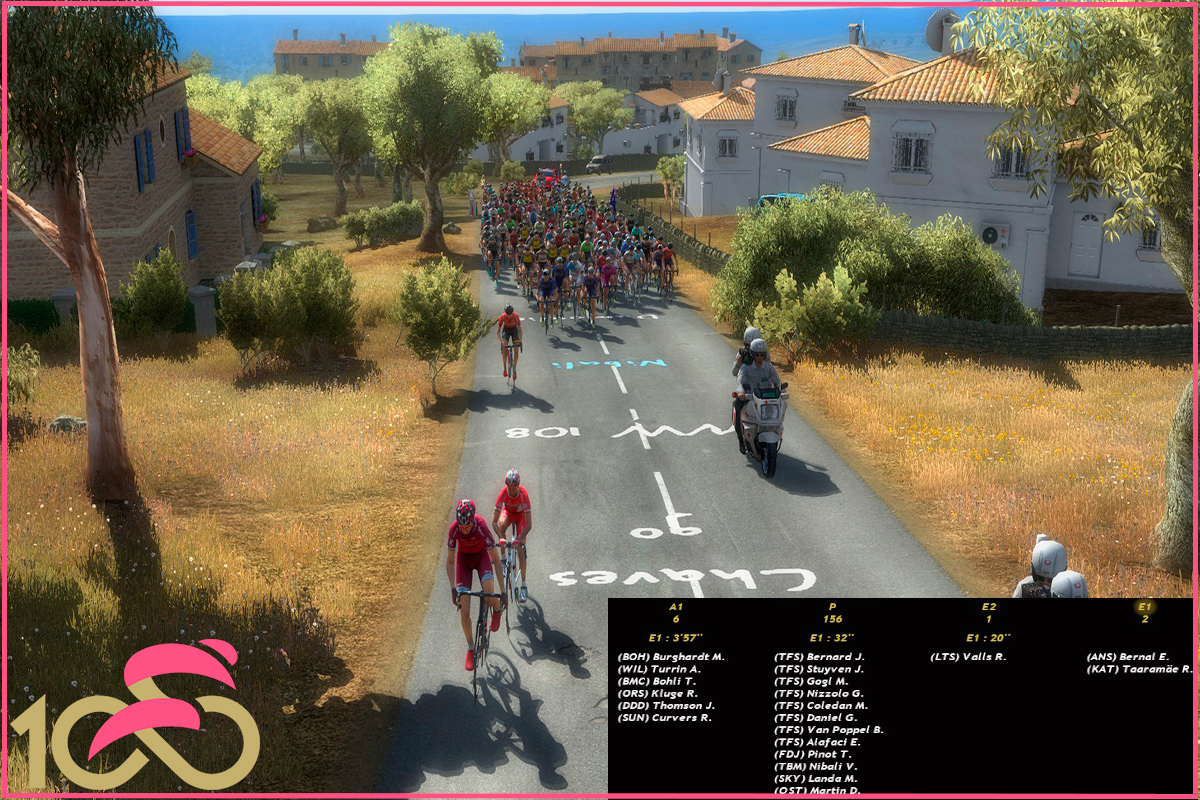Select rider Valls R. in group E2
This screenshot has height=800, width=1200.
[968, 656]
